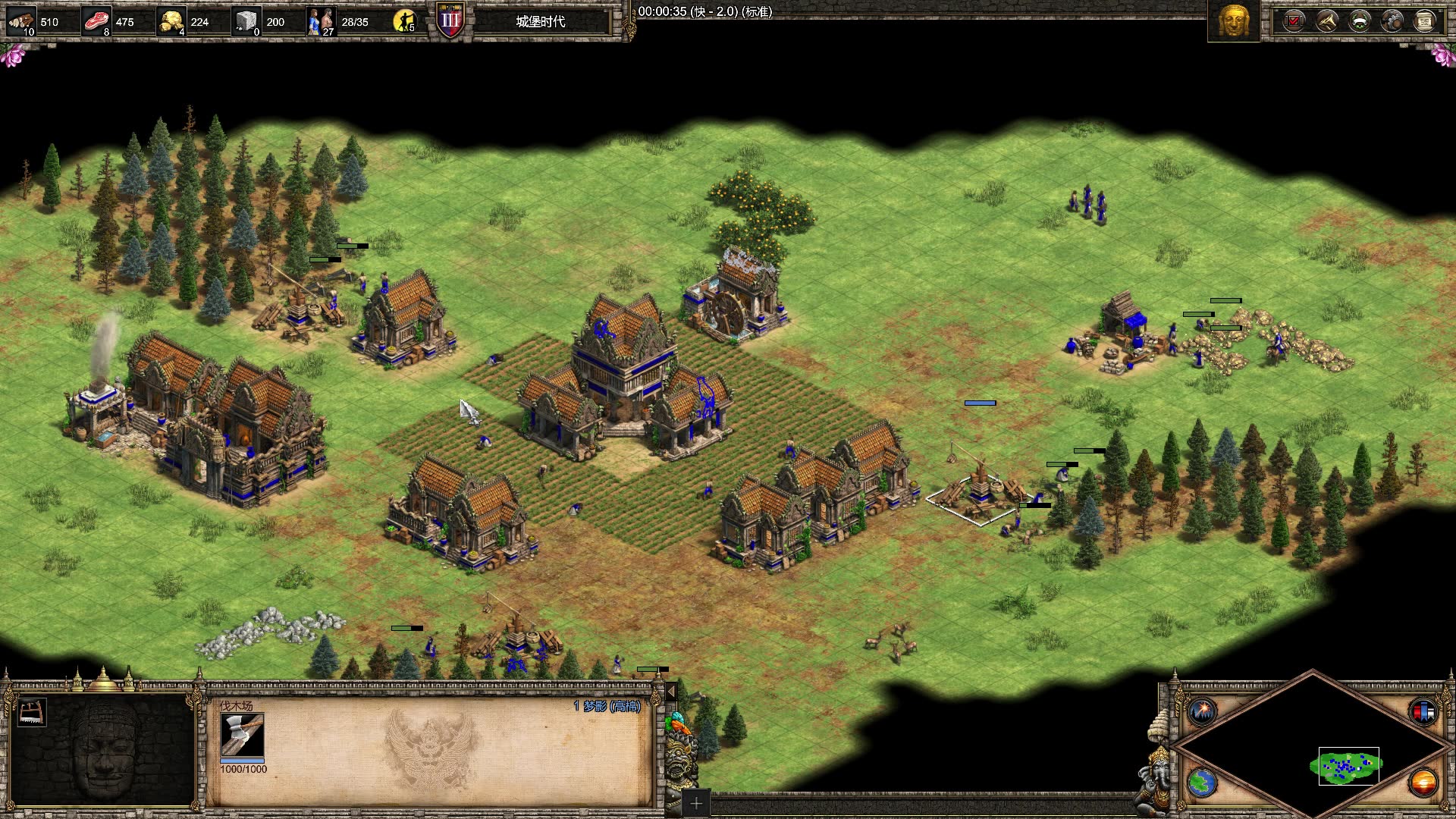Activate the flare signal button beside the minimap
Screen dimensions: 1456x819
[x=1203, y=712]
